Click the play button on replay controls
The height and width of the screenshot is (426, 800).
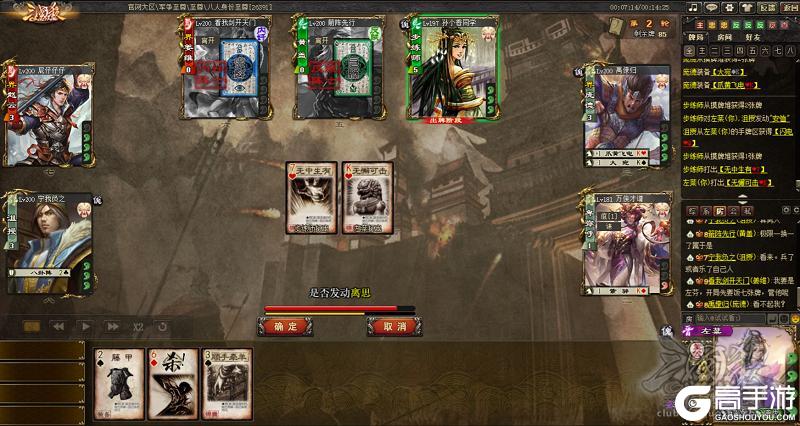(x=85, y=326)
